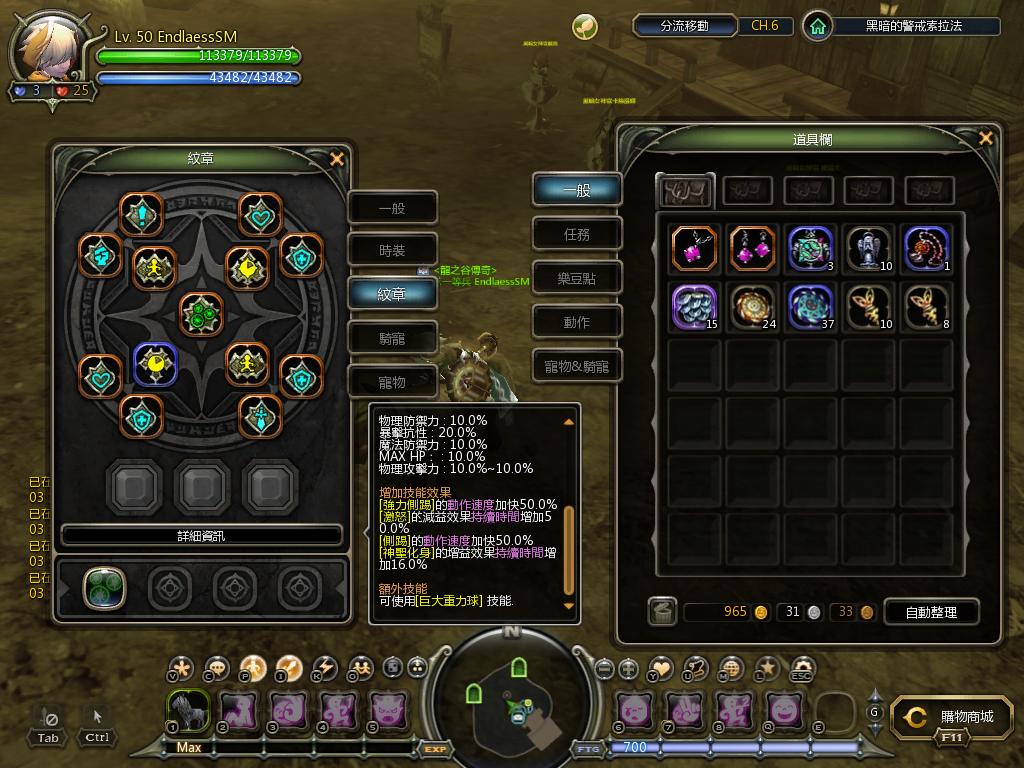The width and height of the screenshot is (1024, 768).
Task: Pick the pink gem necklace item
Action: [x=693, y=248]
